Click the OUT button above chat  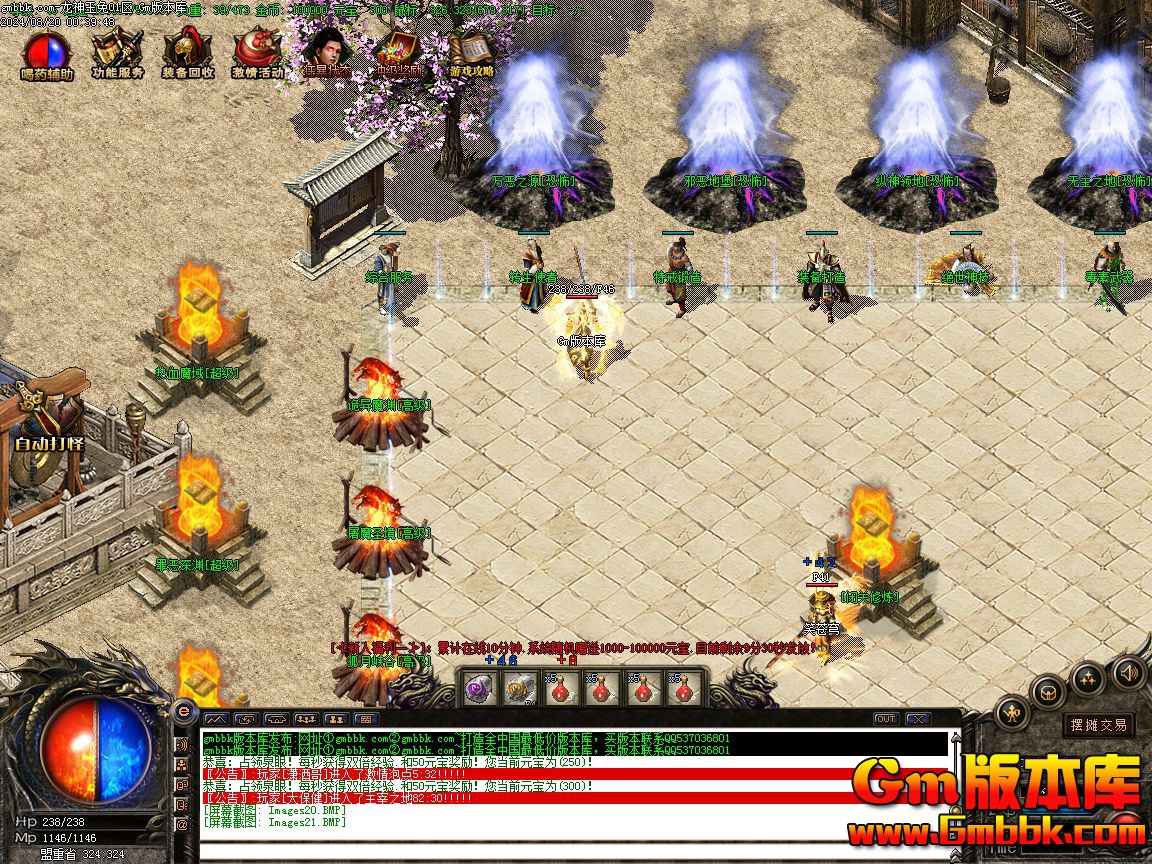[885, 718]
